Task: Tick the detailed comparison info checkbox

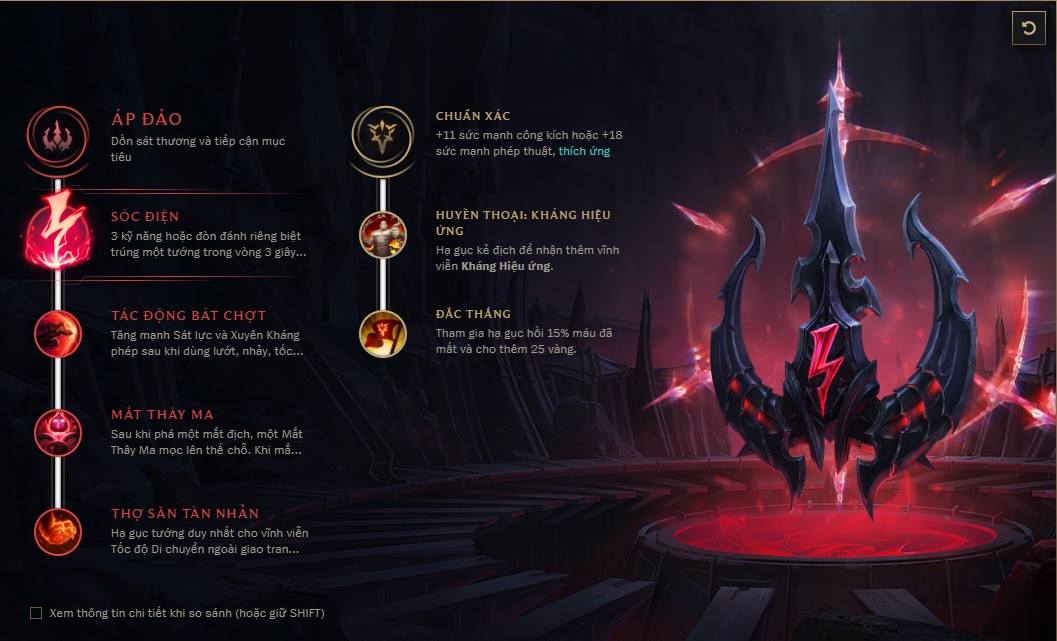Action: click(x=37, y=613)
